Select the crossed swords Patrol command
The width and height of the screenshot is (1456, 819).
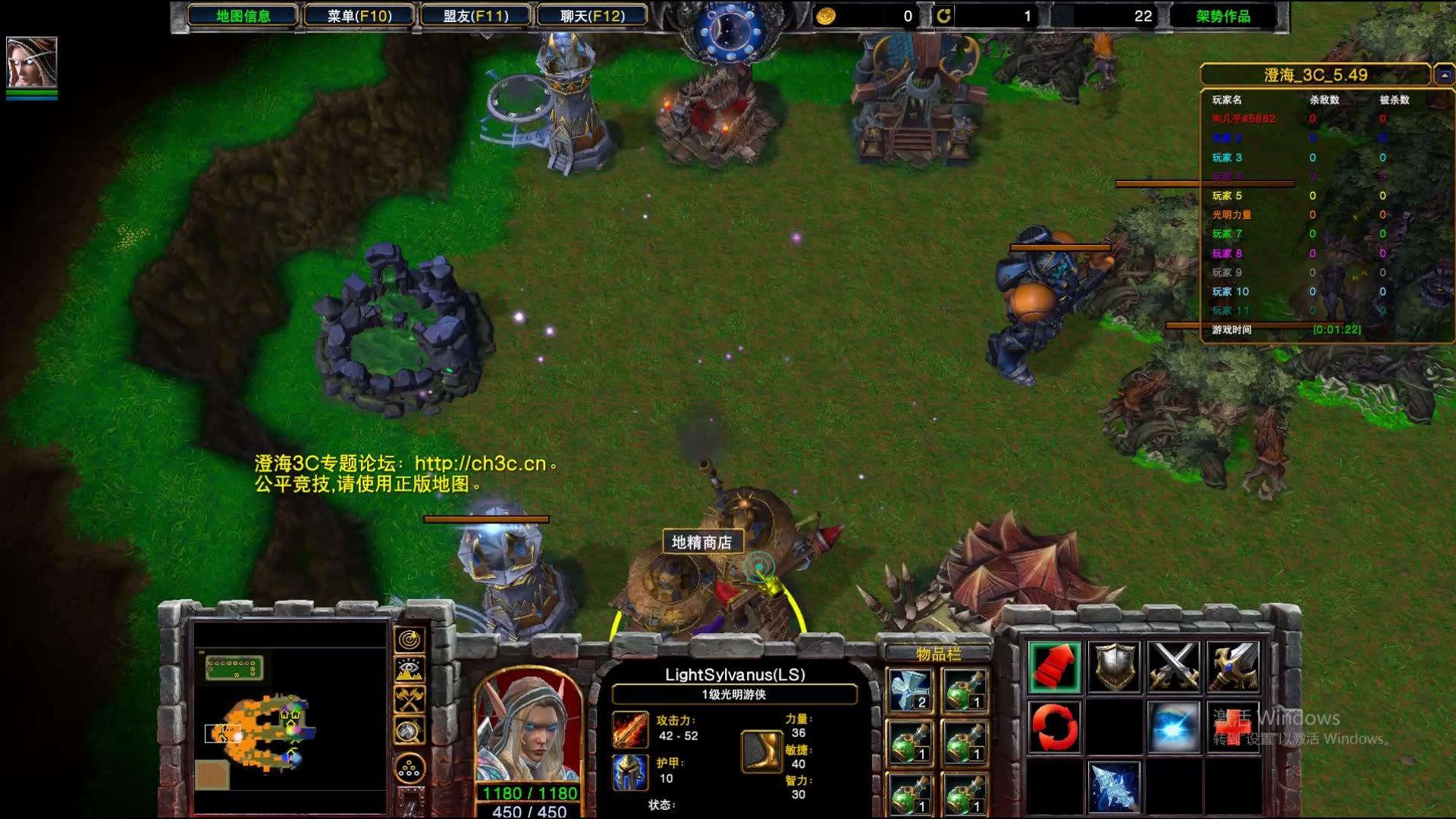[x=1173, y=667]
